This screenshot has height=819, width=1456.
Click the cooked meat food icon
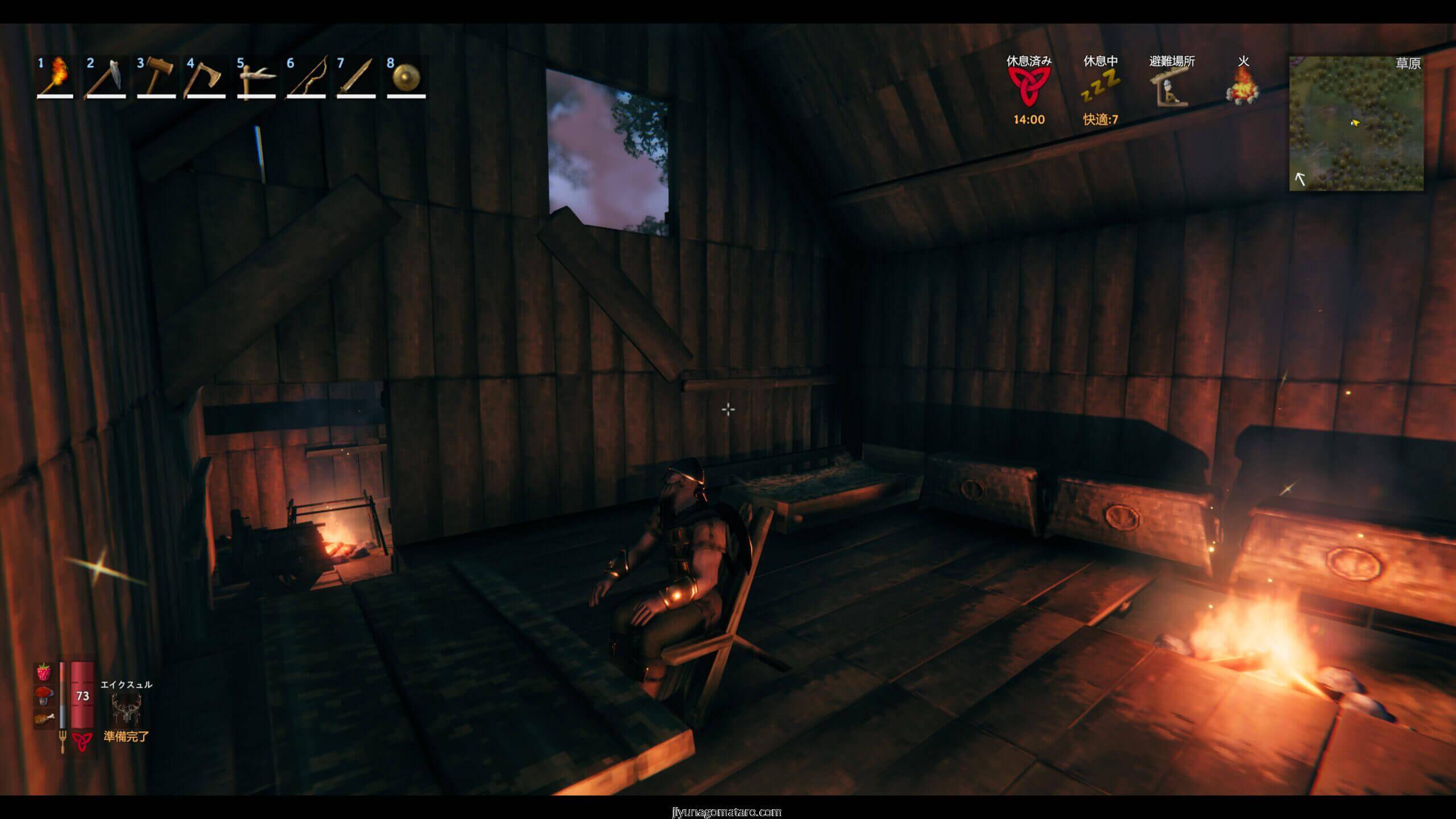coord(44,718)
